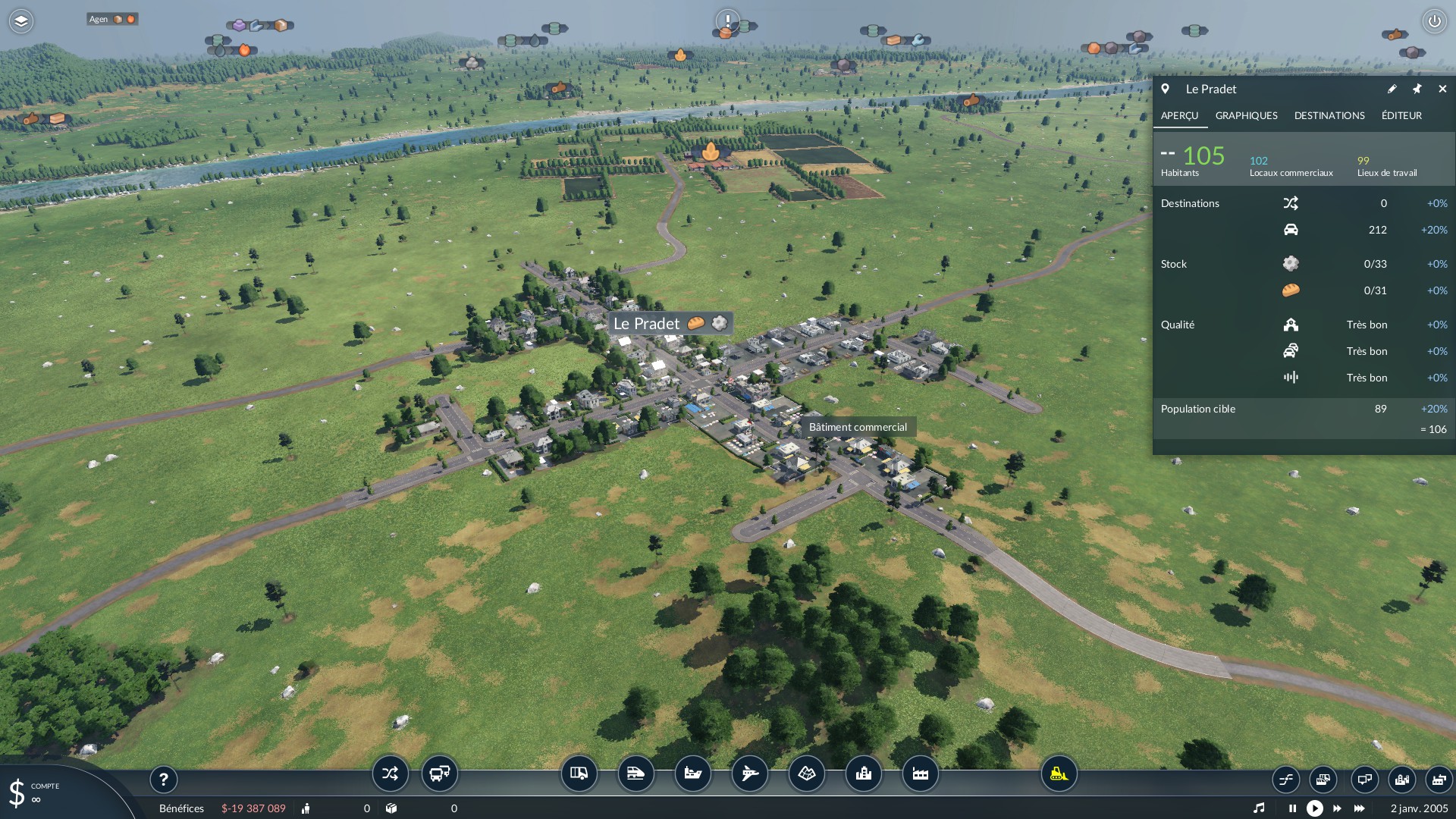1456x819 pixels.
Task: Pause the game simulation
Action: pos(1292,808)
